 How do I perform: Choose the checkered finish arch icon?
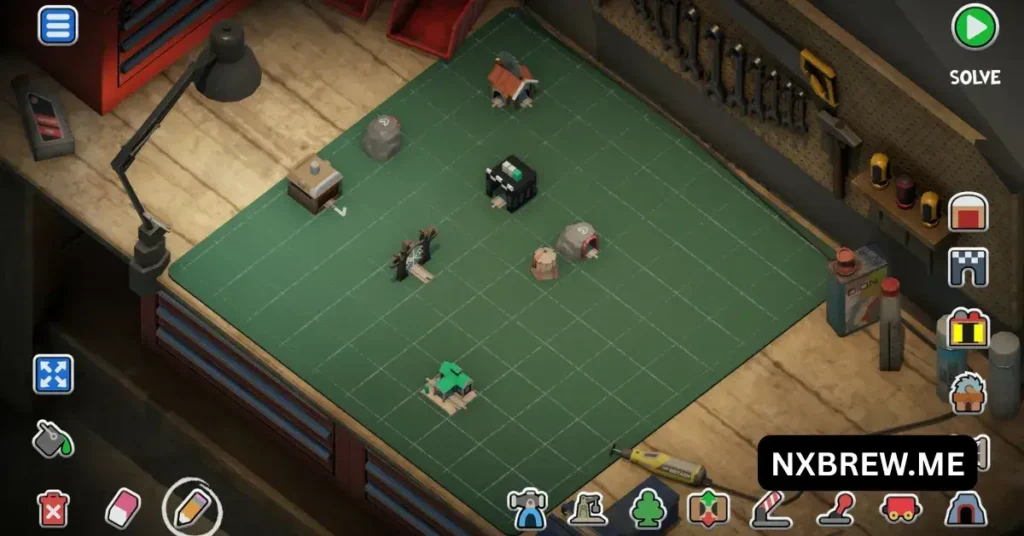coord(968,267)
